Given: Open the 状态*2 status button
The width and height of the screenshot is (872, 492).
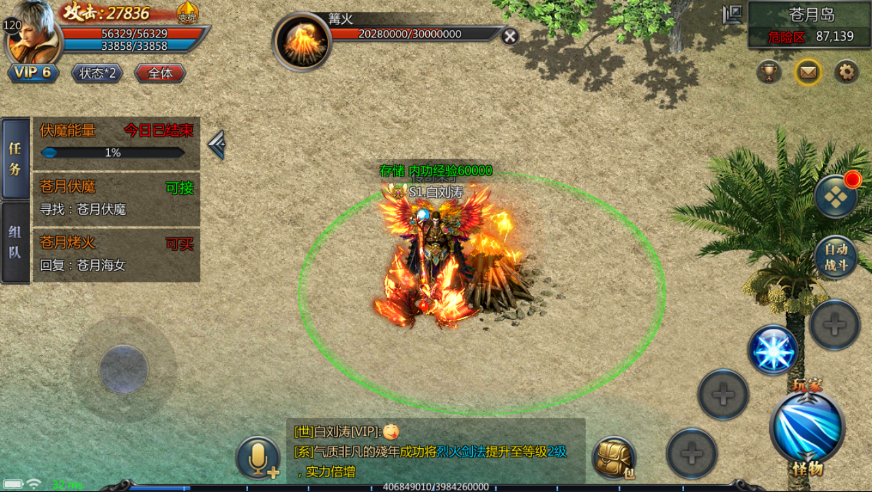Looking at the screenshot, I should point(96,73).
